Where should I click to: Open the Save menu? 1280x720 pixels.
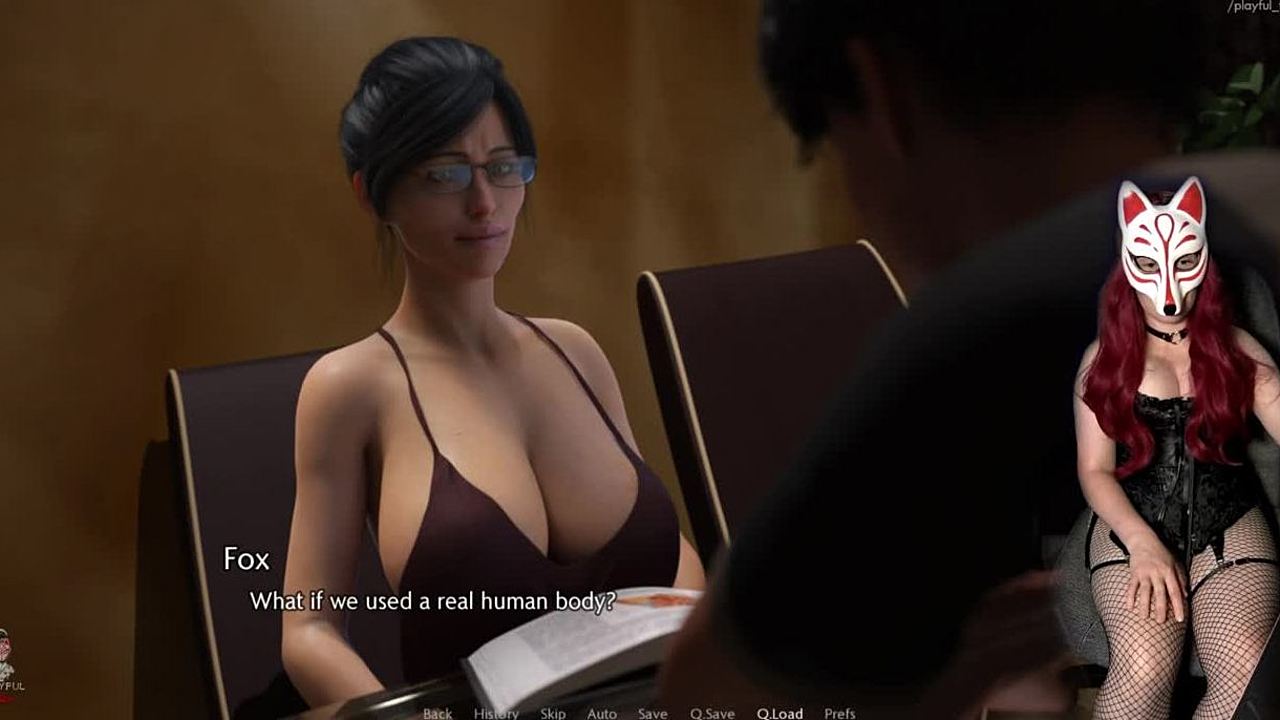click(x=652, y=713)
